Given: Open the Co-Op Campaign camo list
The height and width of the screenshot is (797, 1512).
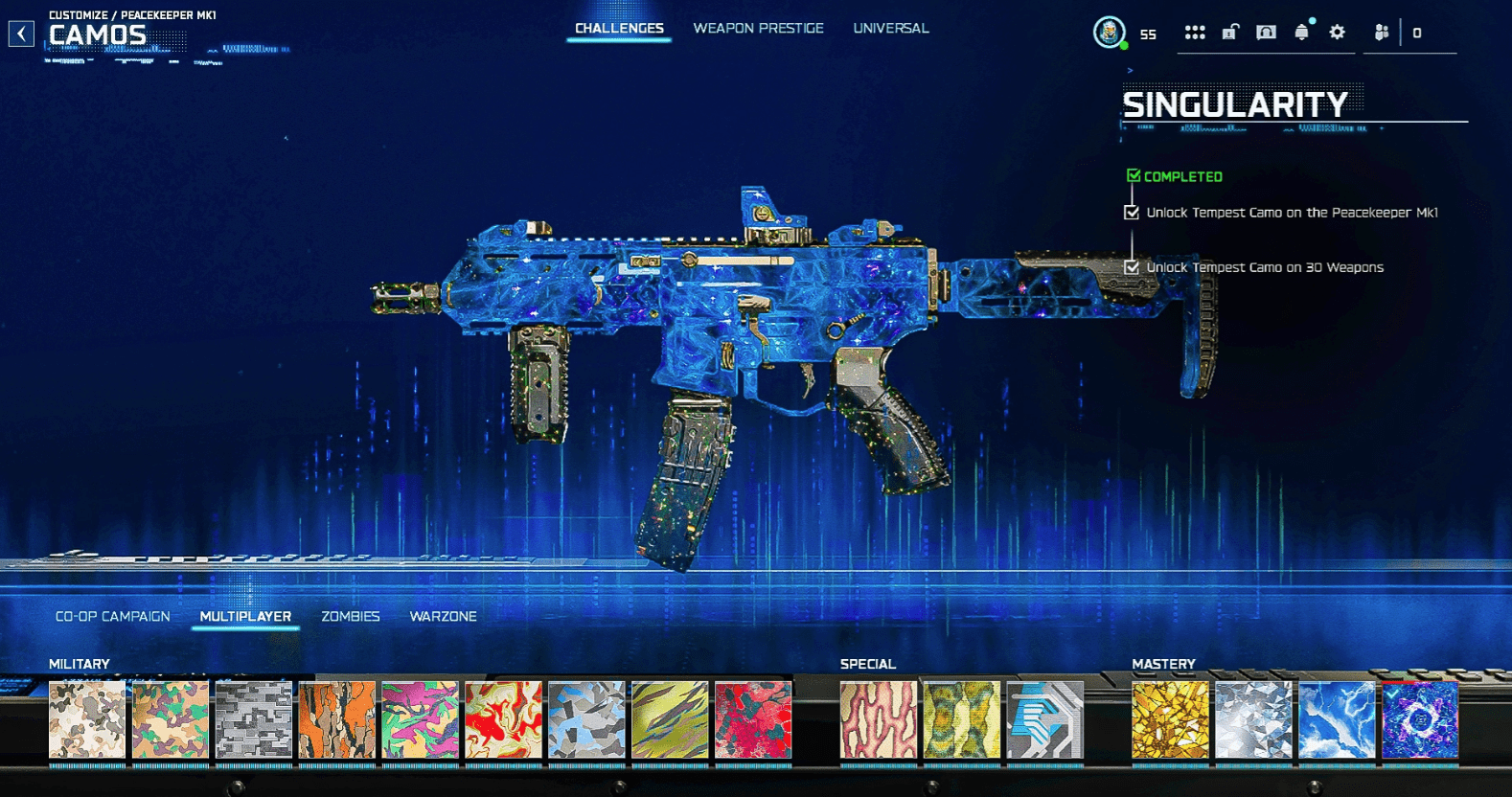Looking at the screenshot, I should click(112, 616).
